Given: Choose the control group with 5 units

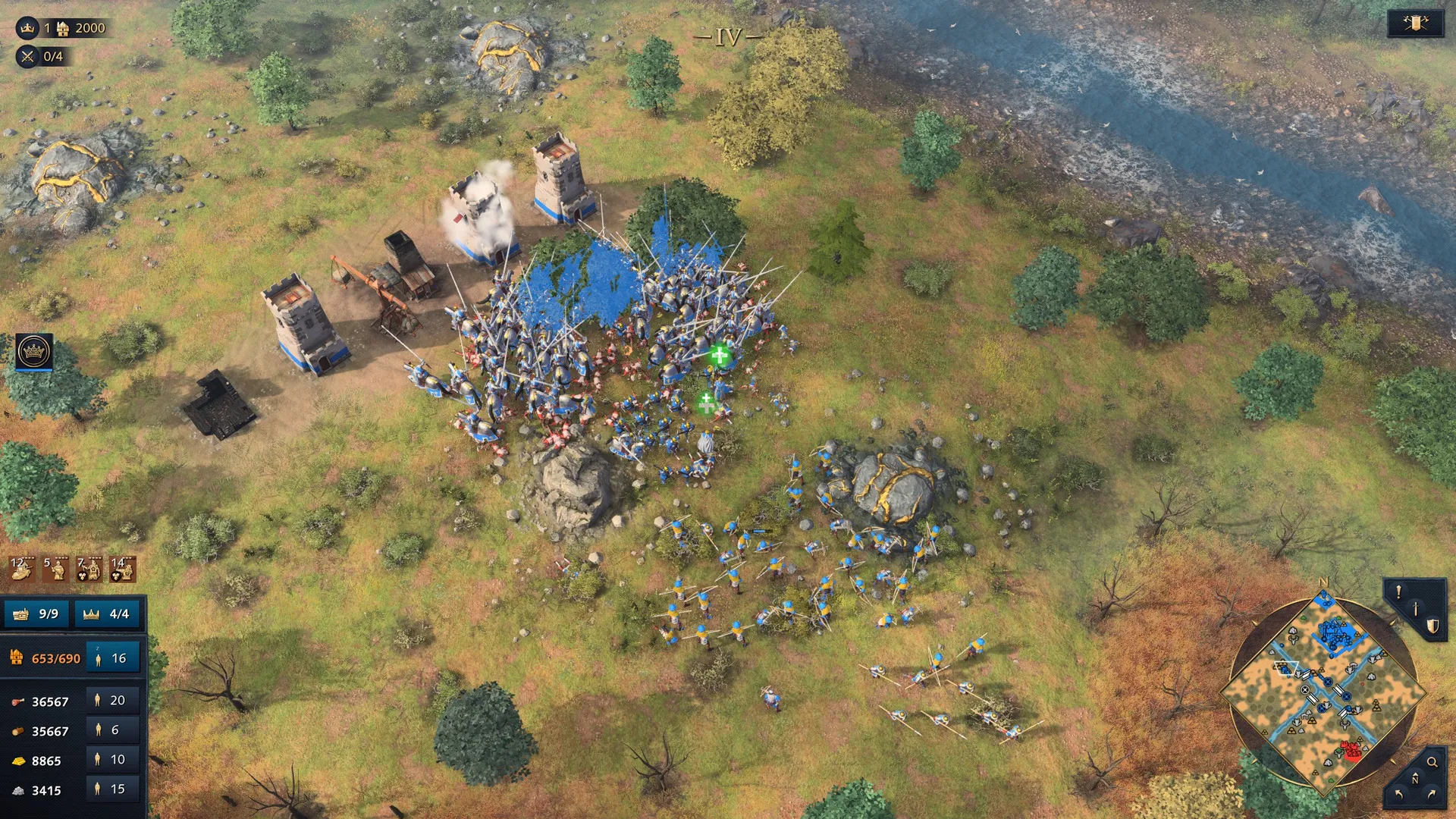Looking at the screenshot, I should click(55, 569).
